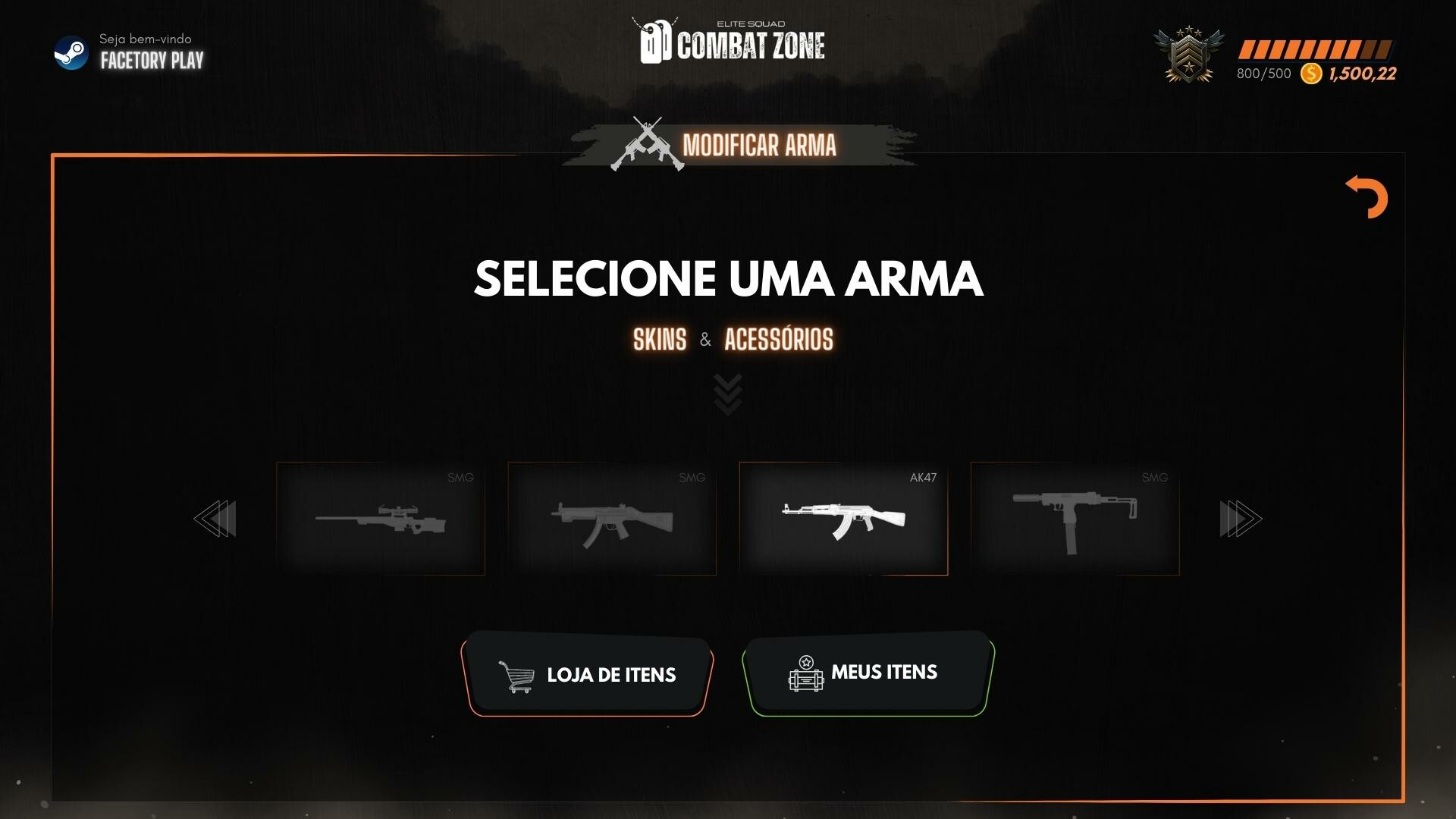The image size is (1456, 819).
Task: Select the AK47 weapon card
Action: point(844,519)
